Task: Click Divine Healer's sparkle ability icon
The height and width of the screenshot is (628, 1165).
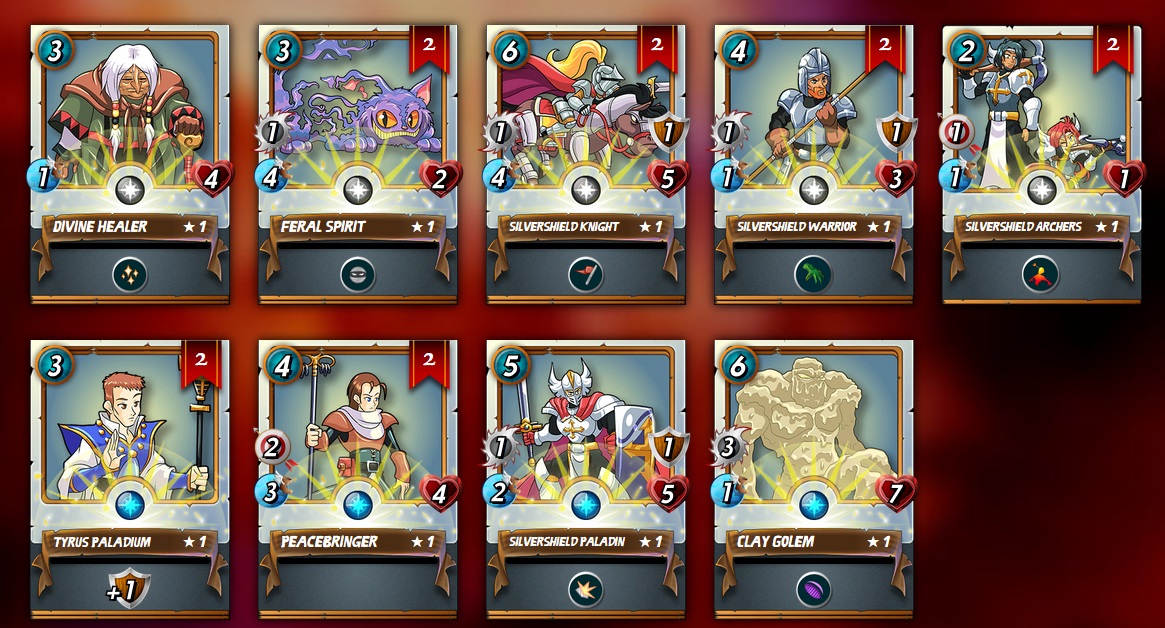Action: [x=130, y=275]
